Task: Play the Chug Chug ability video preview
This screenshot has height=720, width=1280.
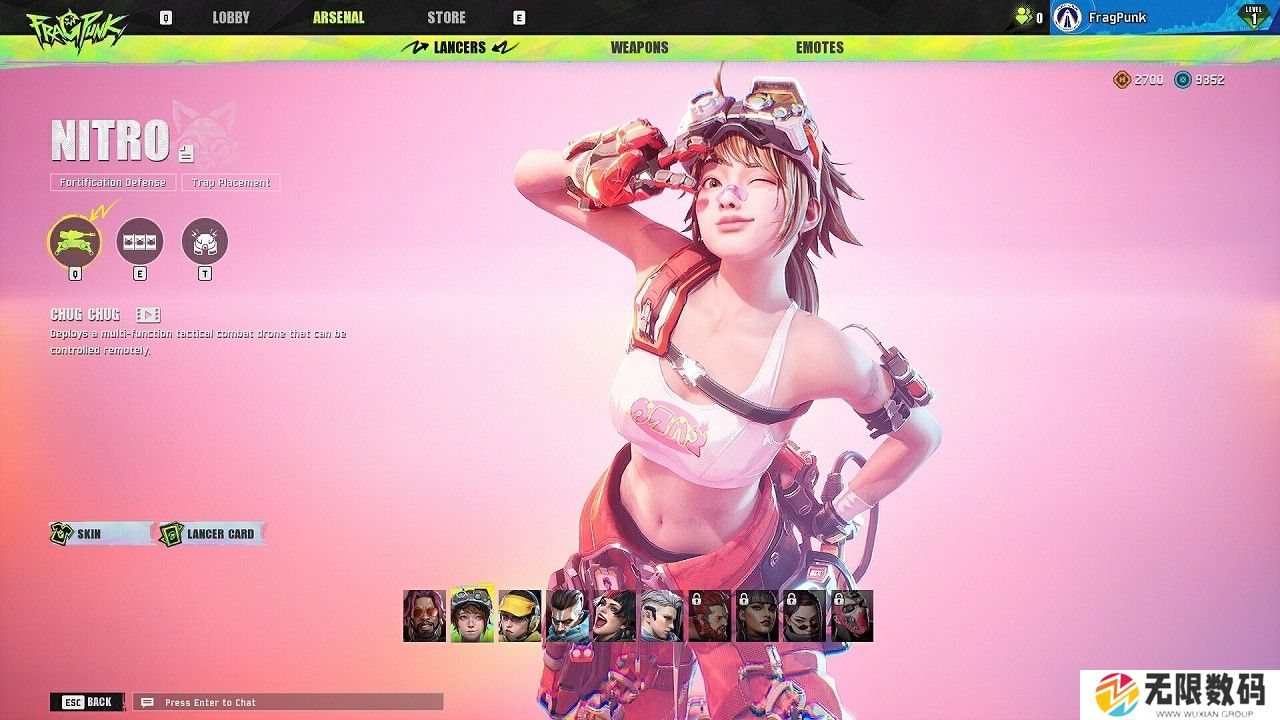Action: [x=148, y=315]
